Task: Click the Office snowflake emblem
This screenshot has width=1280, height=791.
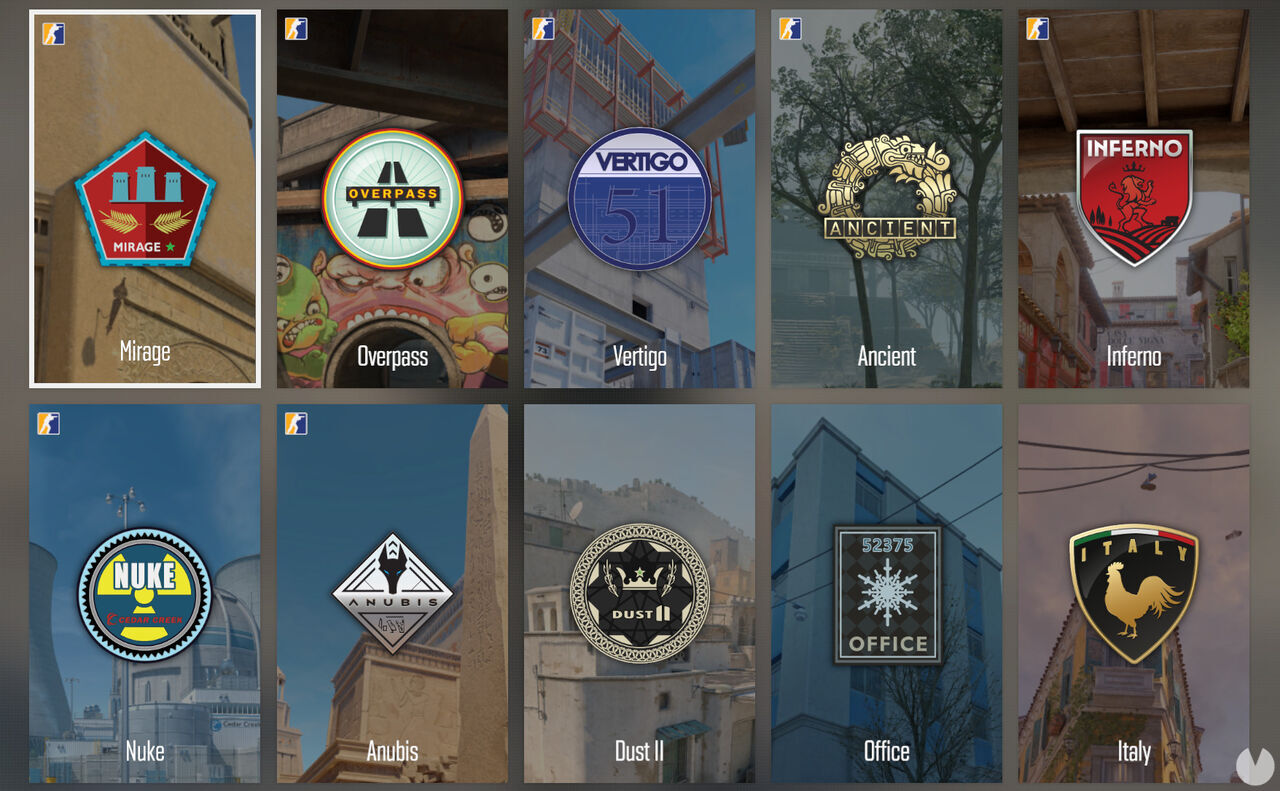Action: (886, 595)
